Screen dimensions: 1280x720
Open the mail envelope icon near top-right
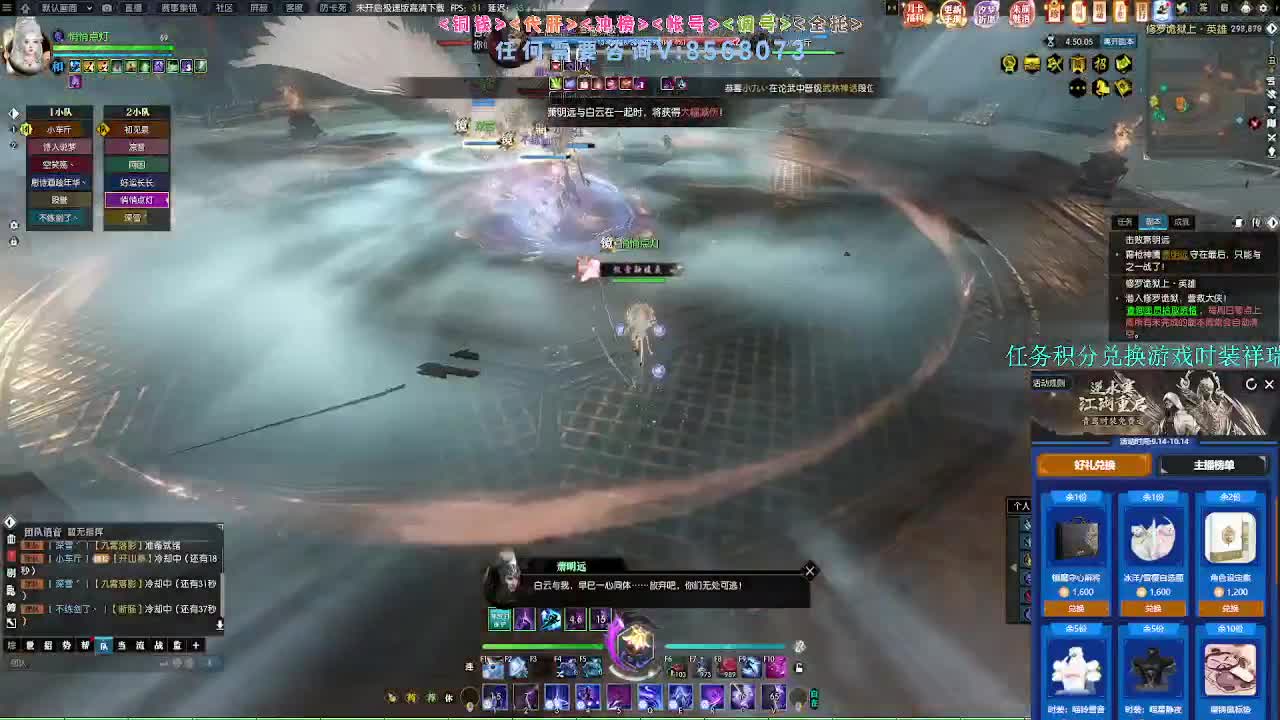coord(1224,9)
